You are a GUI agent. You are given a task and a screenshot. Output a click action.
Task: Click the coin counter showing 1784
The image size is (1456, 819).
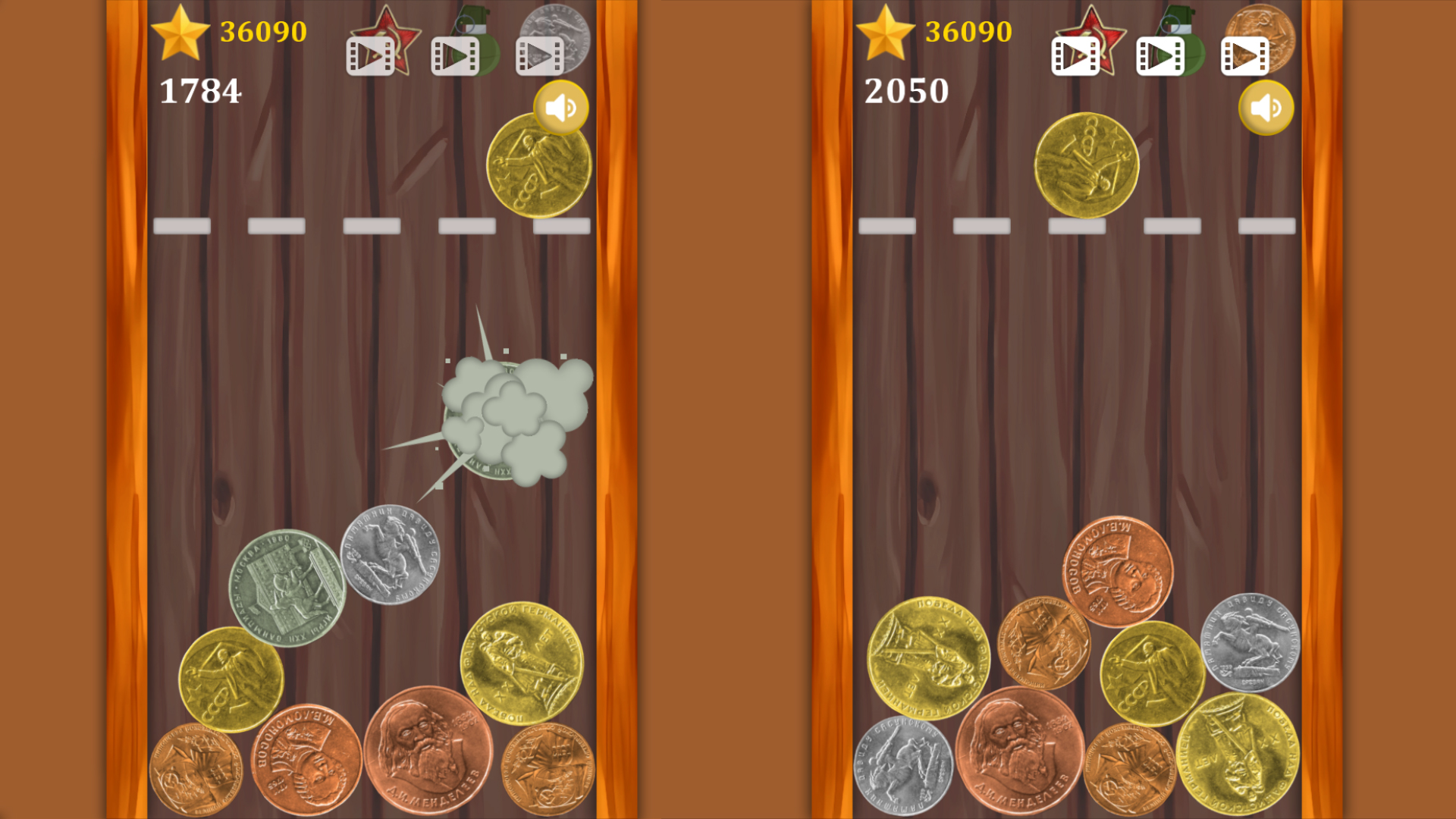[200, 91]
